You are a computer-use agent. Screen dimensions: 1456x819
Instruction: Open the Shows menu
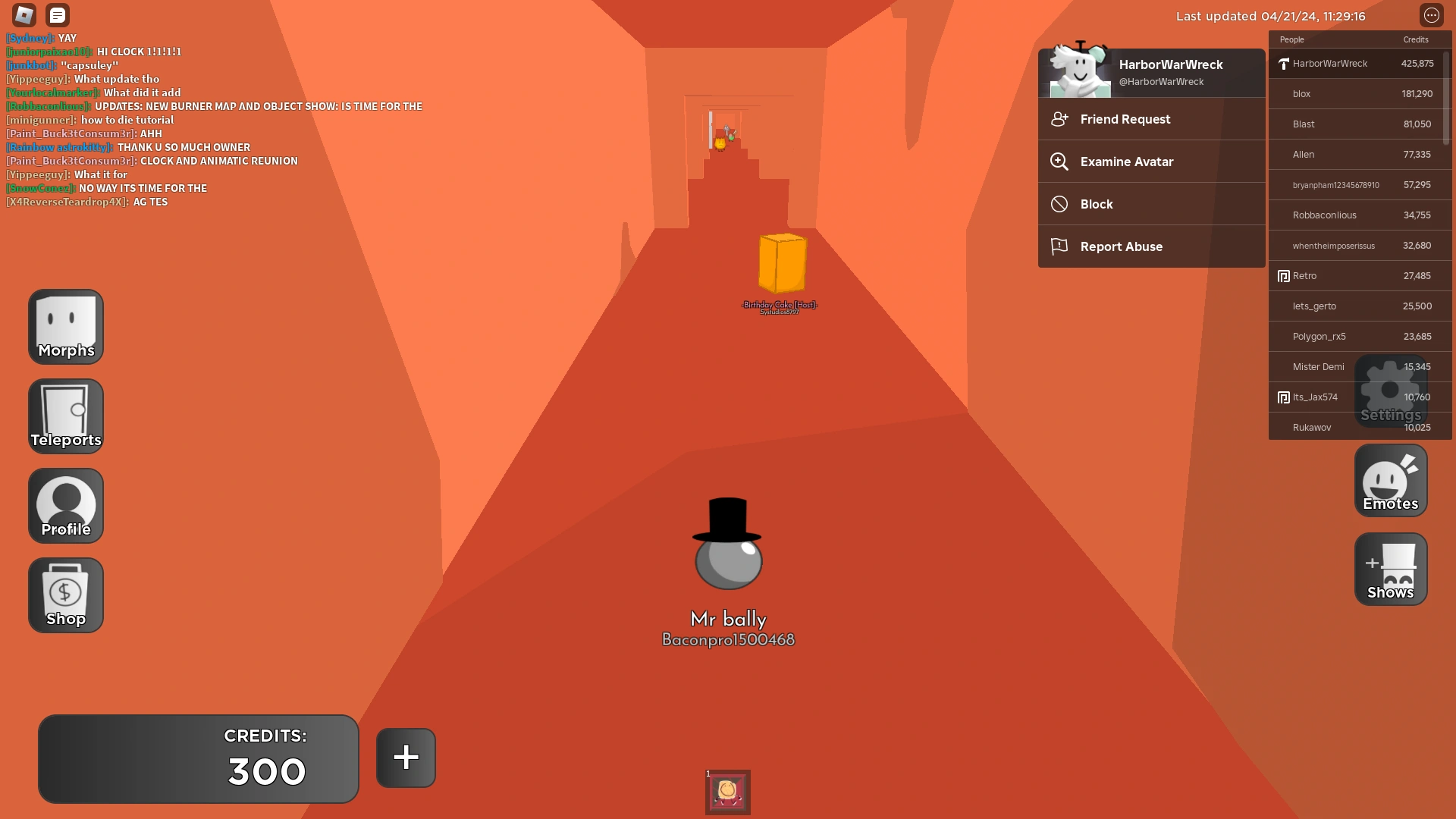point(1390,569)
